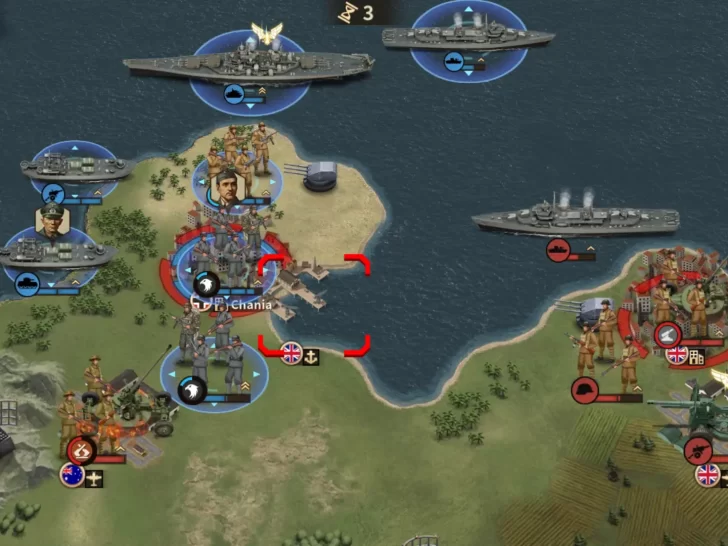Target the enemy warship with the red badge
The height and width of the screenshot is (546, 728).
[x=575, y=218]
